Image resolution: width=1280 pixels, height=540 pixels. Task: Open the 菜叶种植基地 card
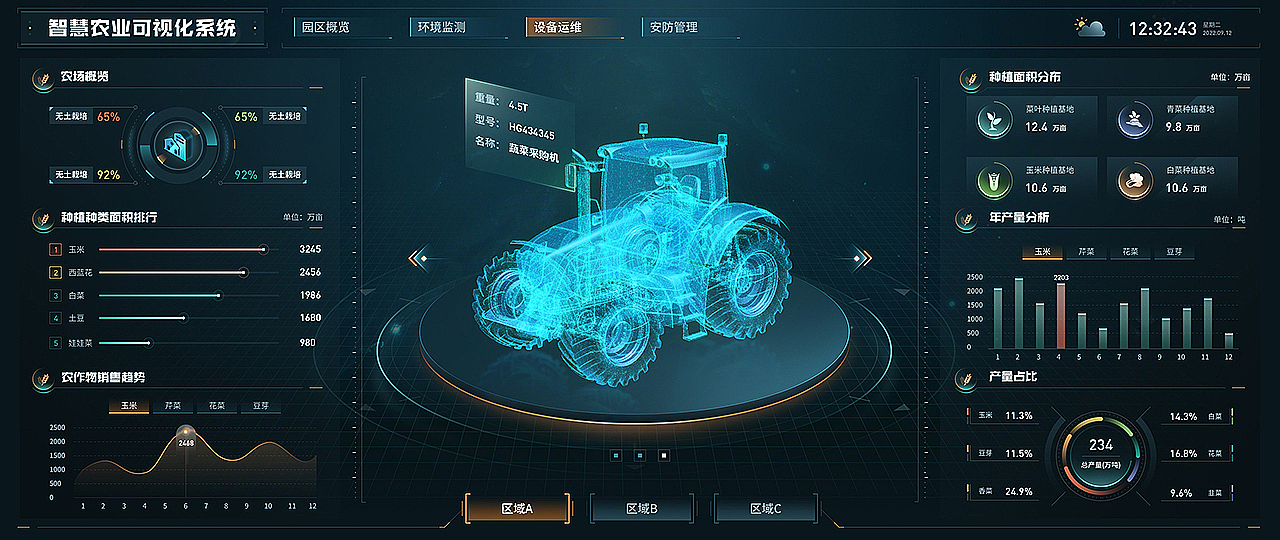pyautogui.click(x=1033, y=119)
